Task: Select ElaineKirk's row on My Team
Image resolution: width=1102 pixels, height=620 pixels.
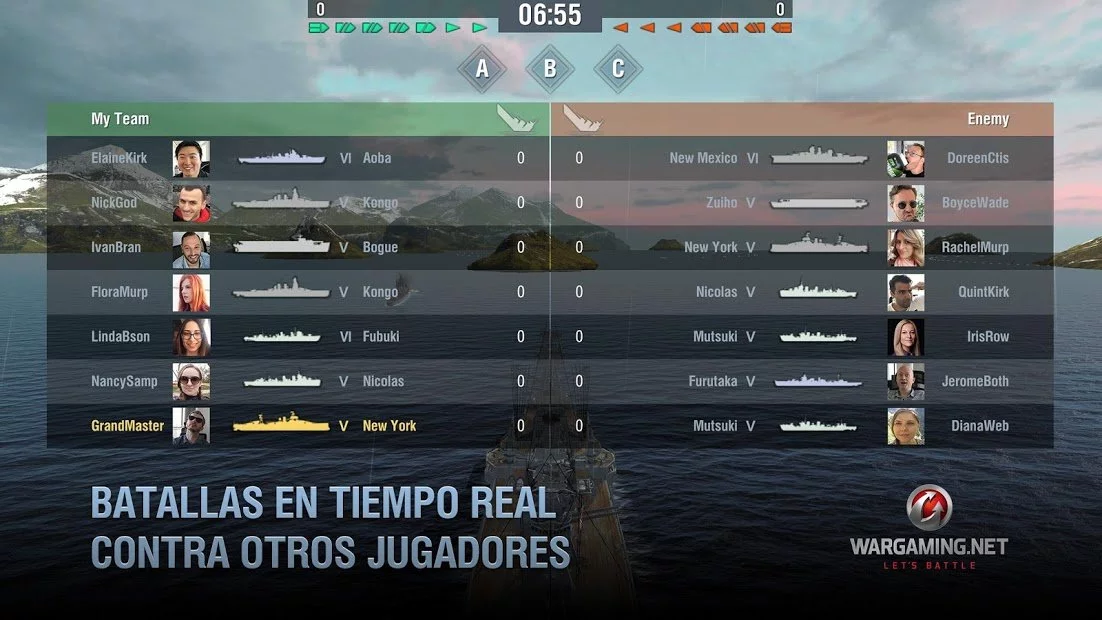Action: (298, 158)
